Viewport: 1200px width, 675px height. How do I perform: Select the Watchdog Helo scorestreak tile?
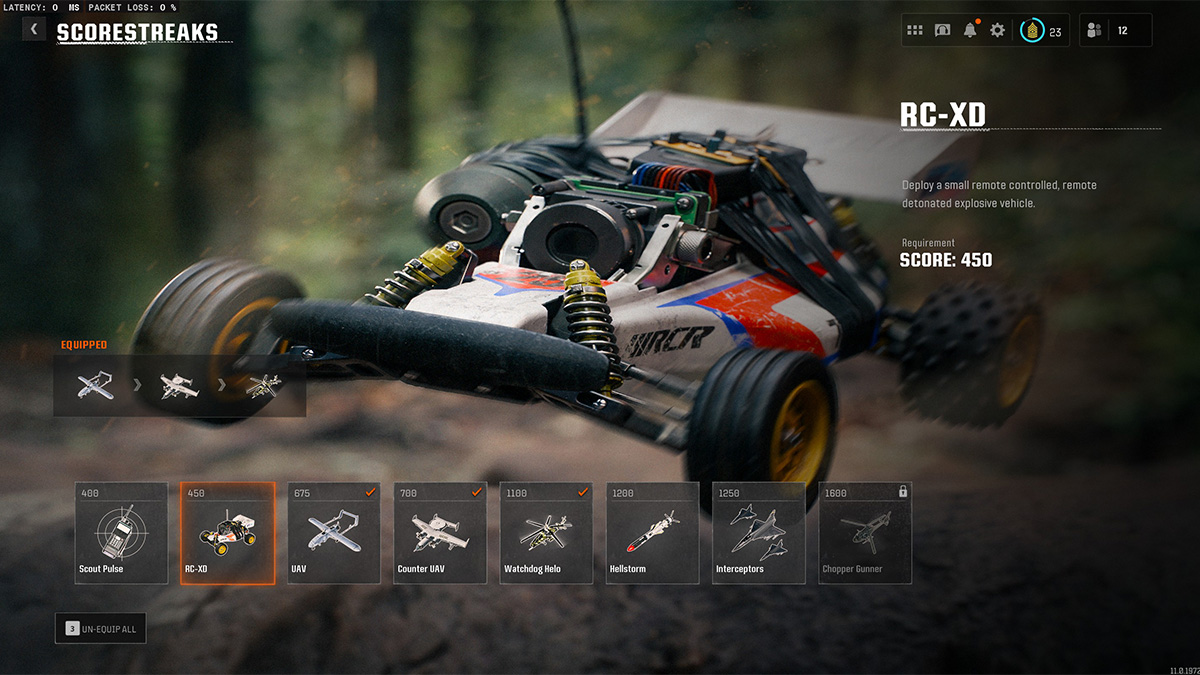[546, 533]
